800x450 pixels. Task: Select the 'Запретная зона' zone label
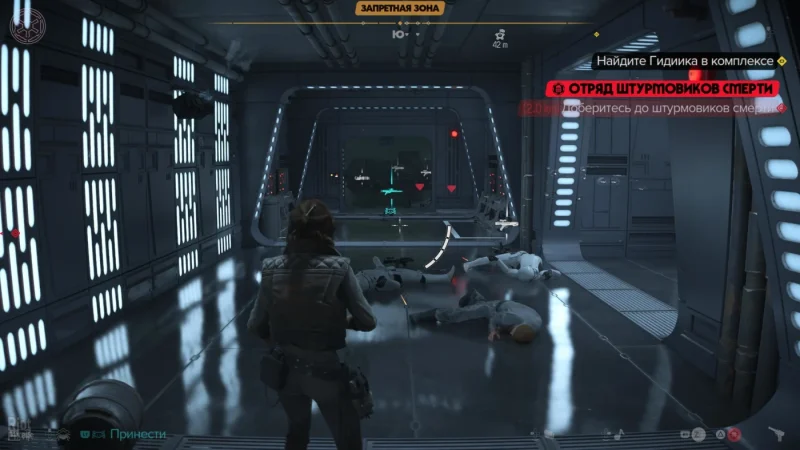[x=398, y=9]
